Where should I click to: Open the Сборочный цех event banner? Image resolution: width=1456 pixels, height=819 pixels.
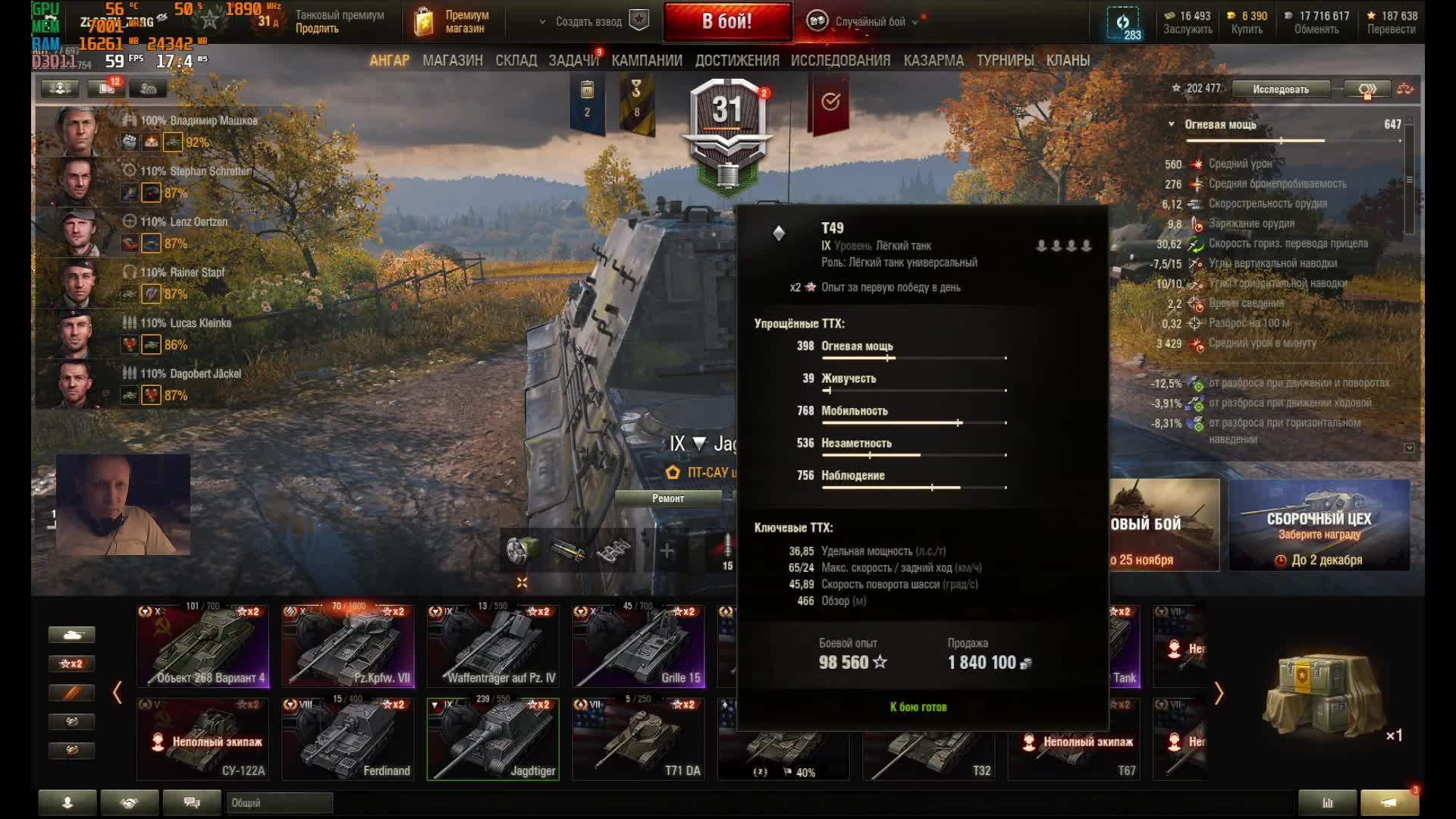pyautogui.click(x=1319, y=525)
